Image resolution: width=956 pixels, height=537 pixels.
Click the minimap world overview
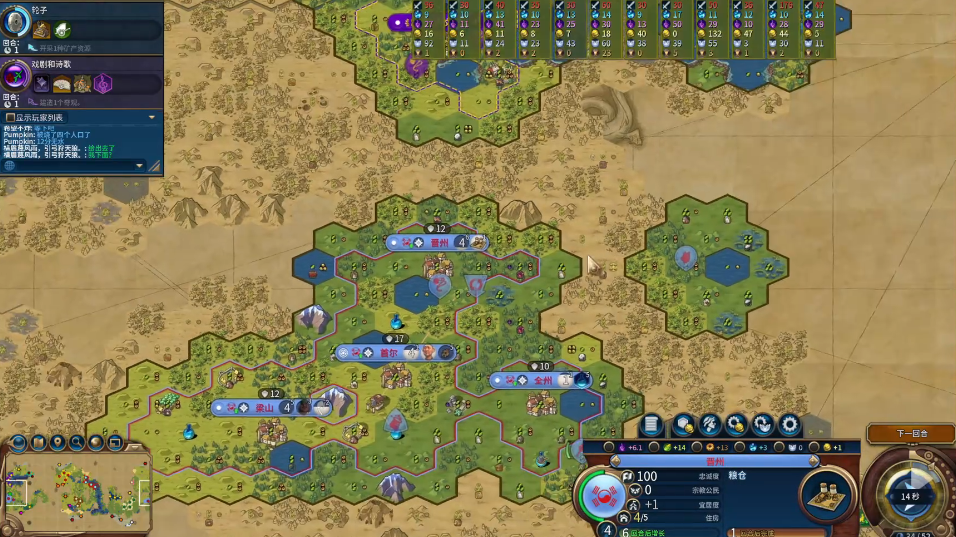tap(76, 490)
